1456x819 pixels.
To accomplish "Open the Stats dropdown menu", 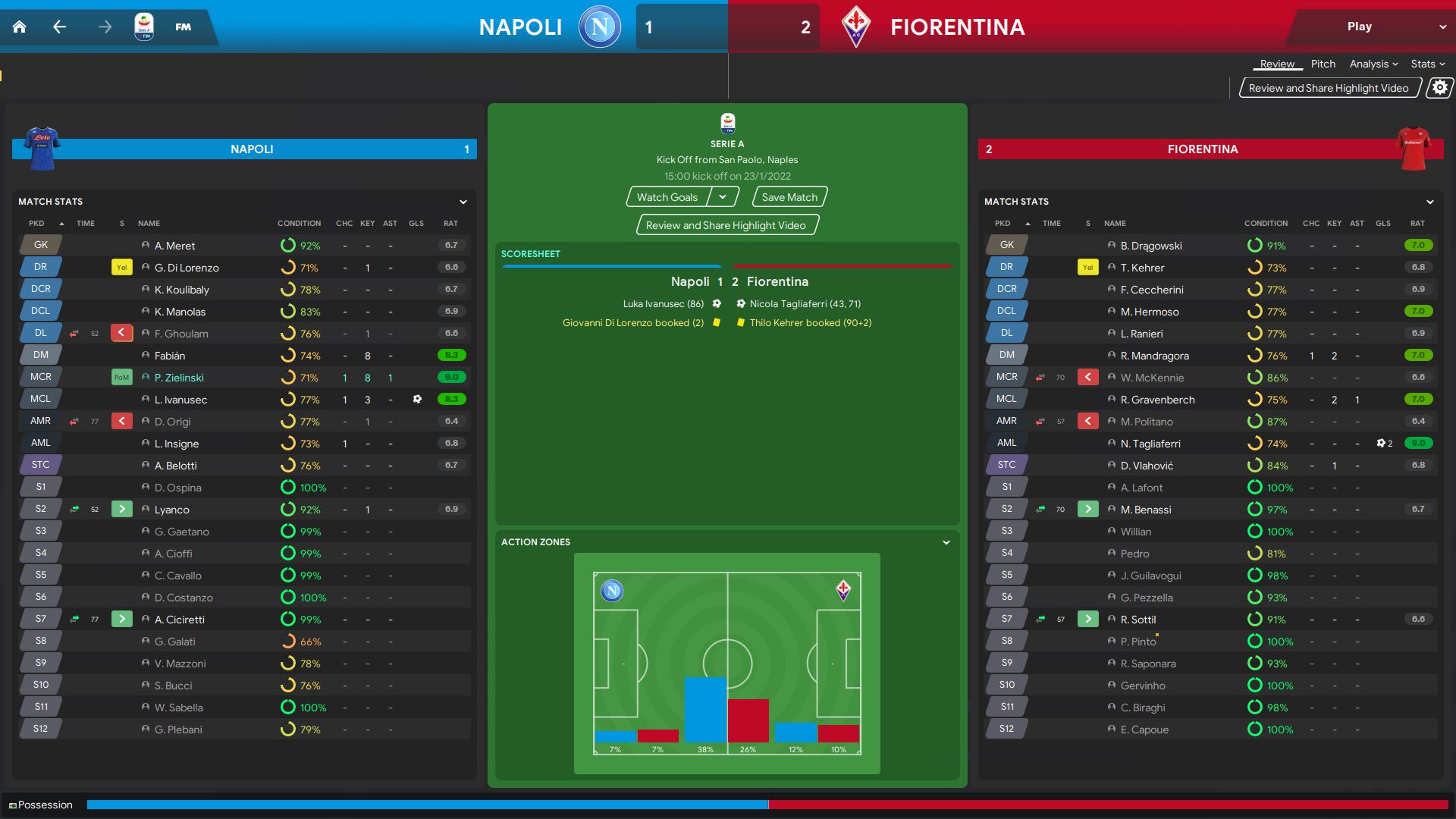I will (x=1427, y=64).
